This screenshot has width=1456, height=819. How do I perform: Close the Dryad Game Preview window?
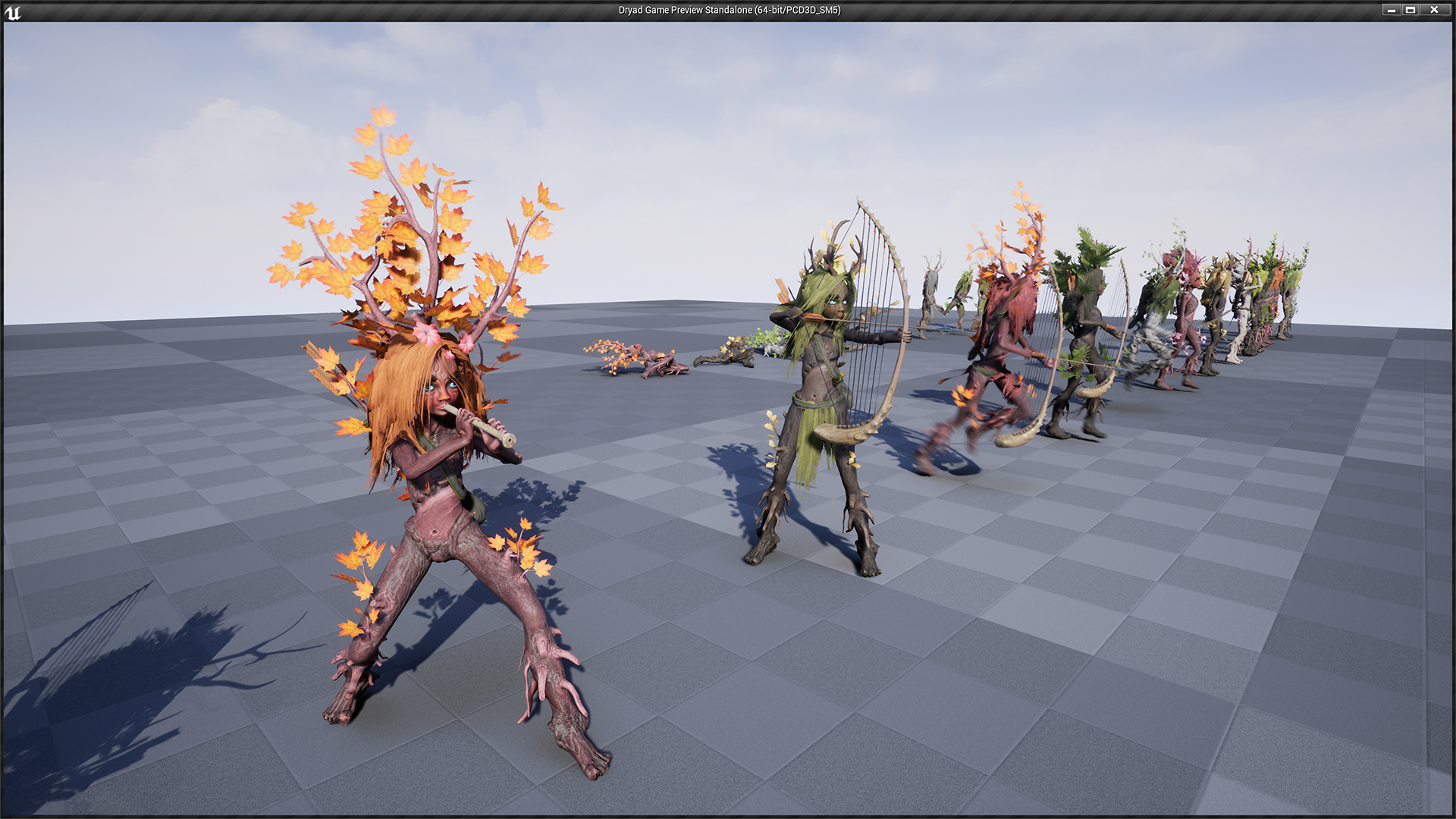point(1434,10)
